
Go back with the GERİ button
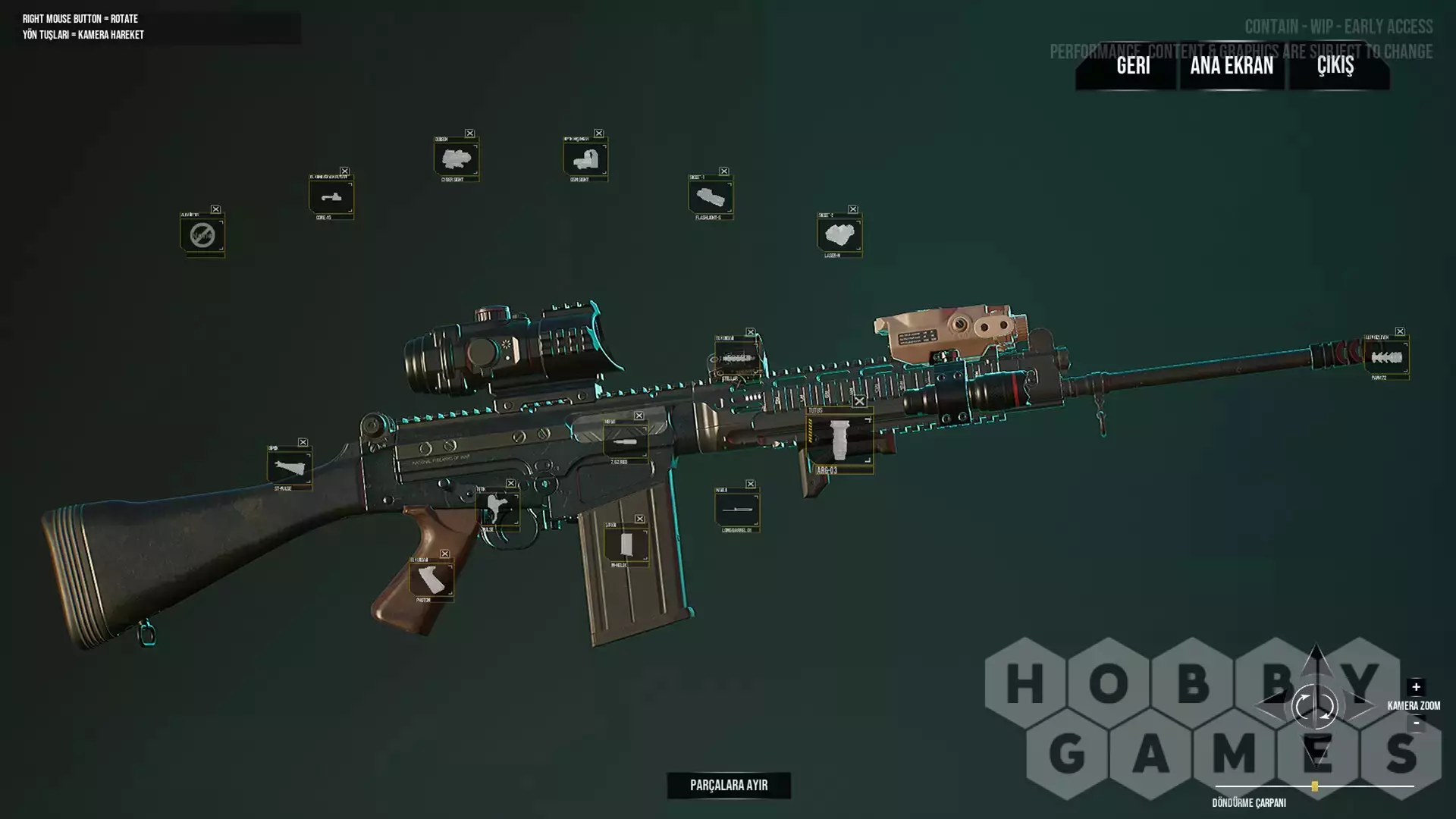pyautogui.click(x=1133, y=66)
